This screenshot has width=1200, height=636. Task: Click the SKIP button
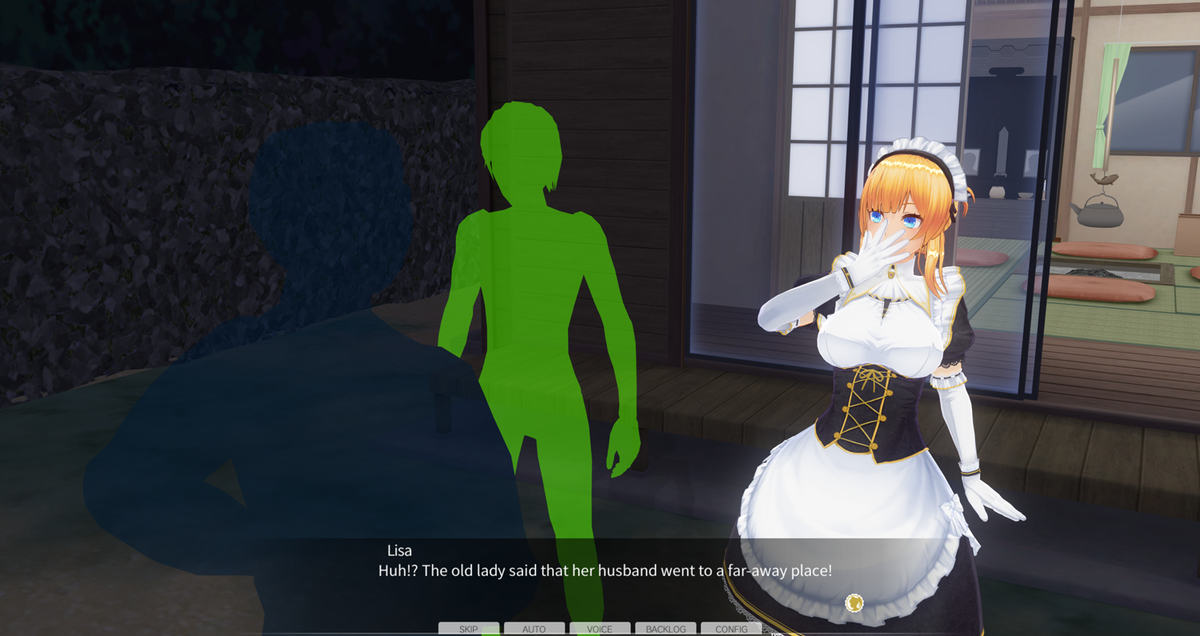point(468,629)
